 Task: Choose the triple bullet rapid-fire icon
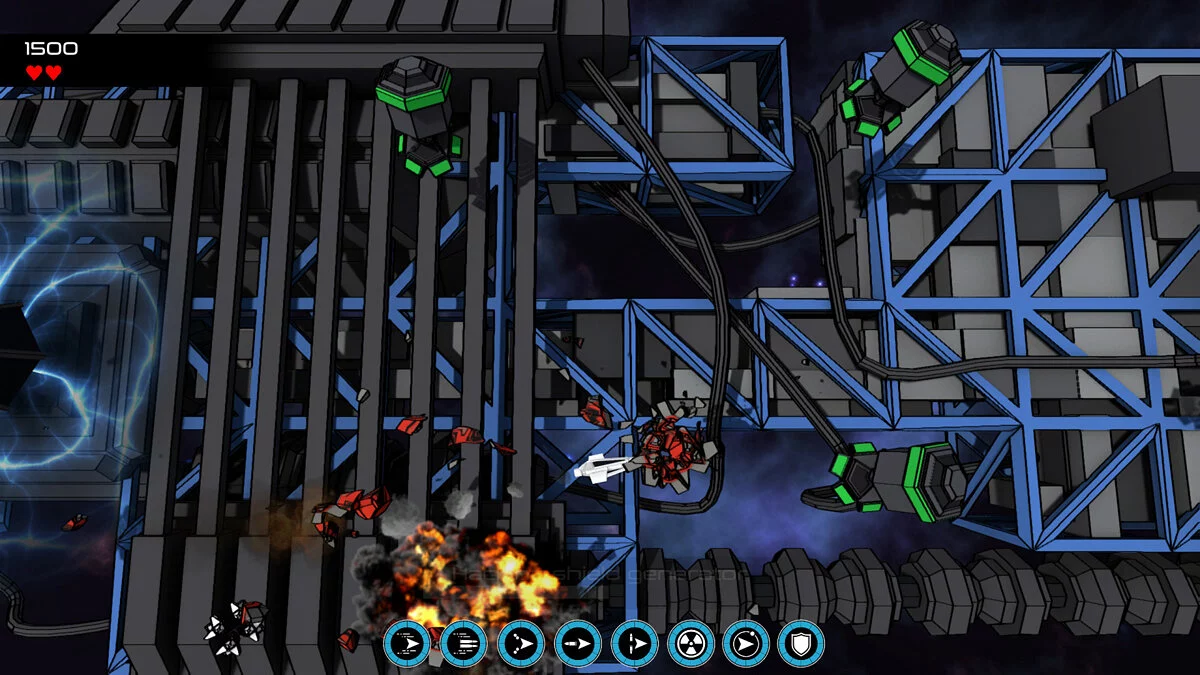[x=463, y=644]
